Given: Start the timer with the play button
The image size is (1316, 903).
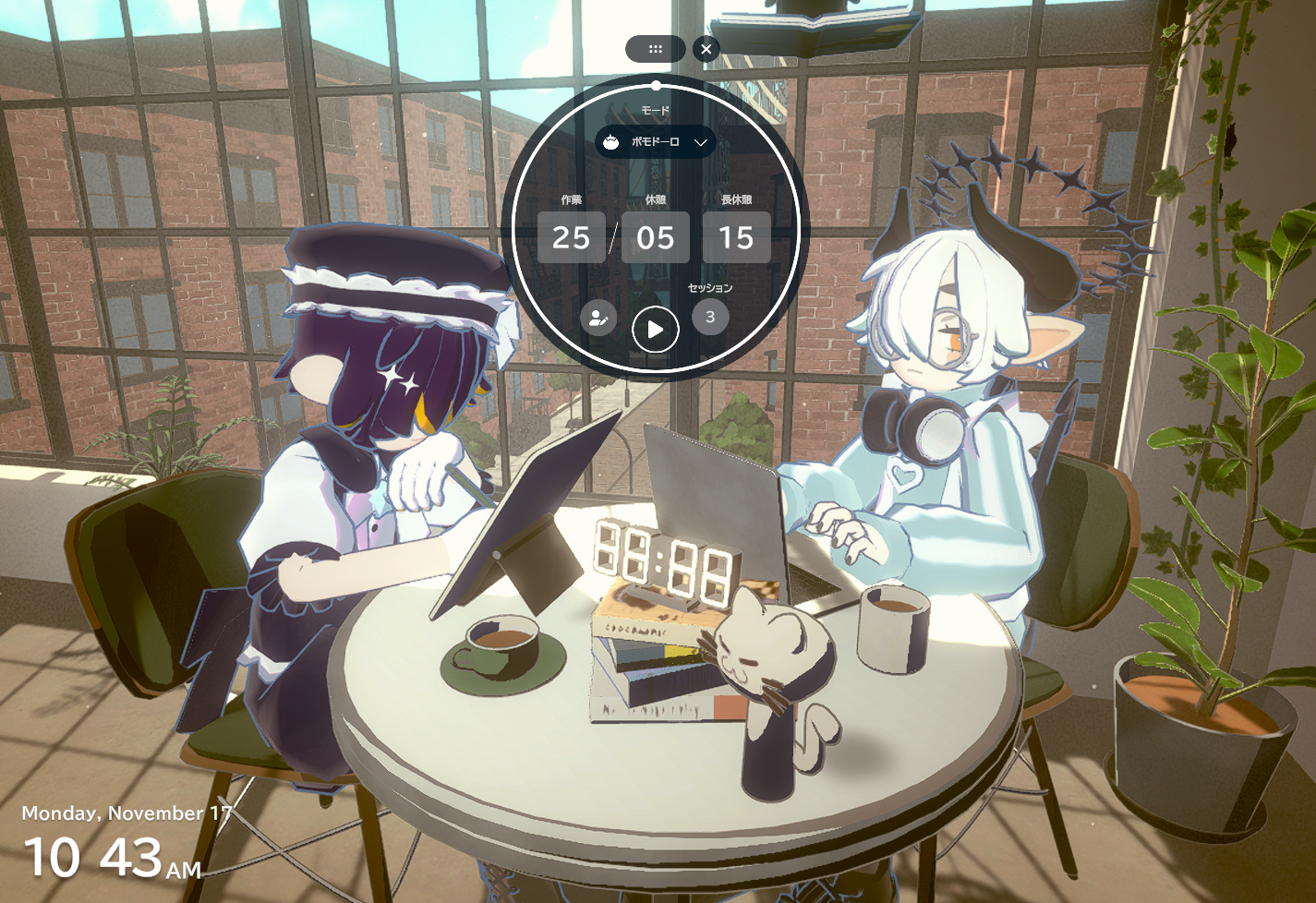Looking at the screenshot, I should [x=655, y=330].
